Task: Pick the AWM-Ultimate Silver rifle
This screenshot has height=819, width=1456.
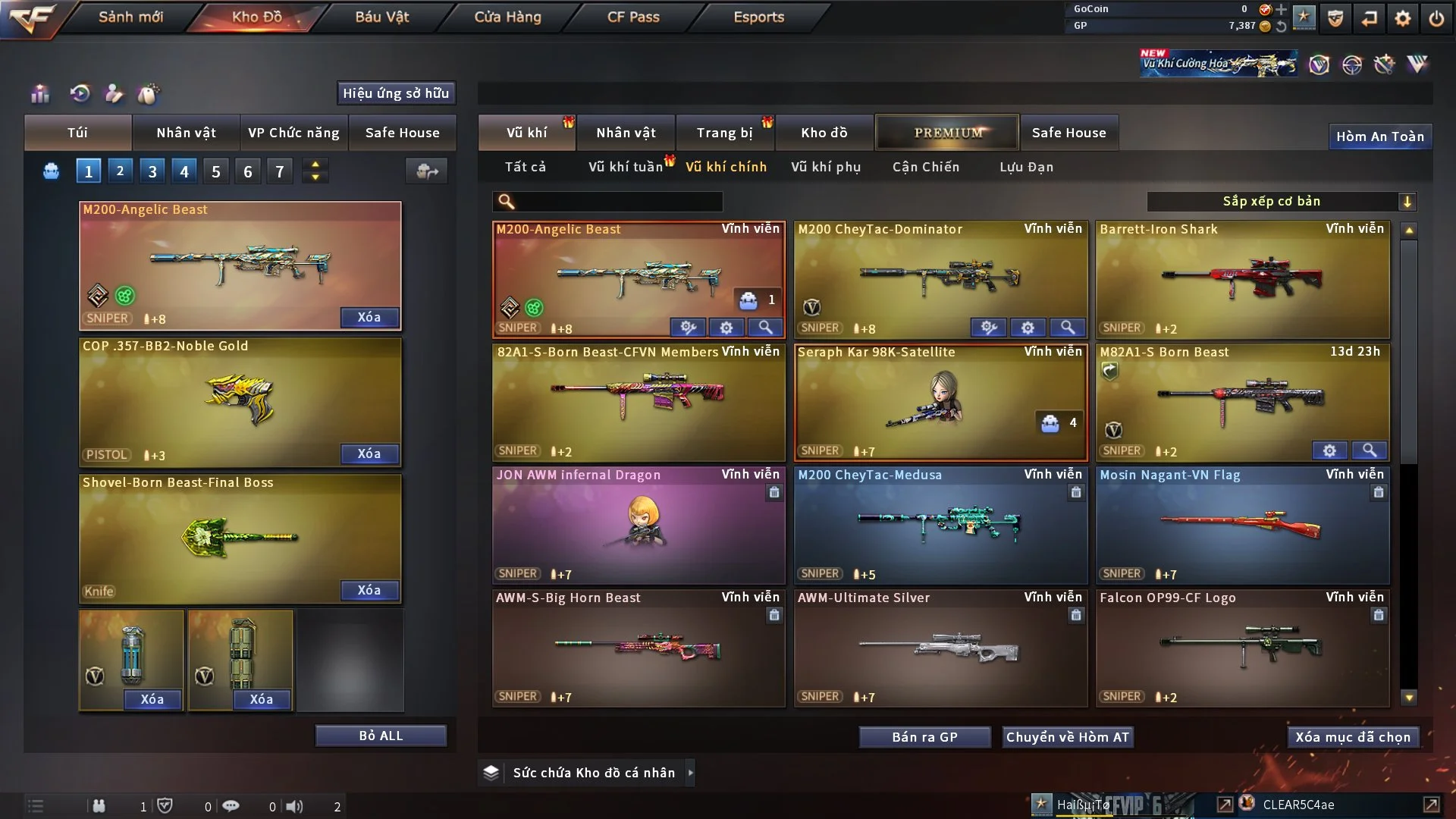Action: [x=940, y=648]
